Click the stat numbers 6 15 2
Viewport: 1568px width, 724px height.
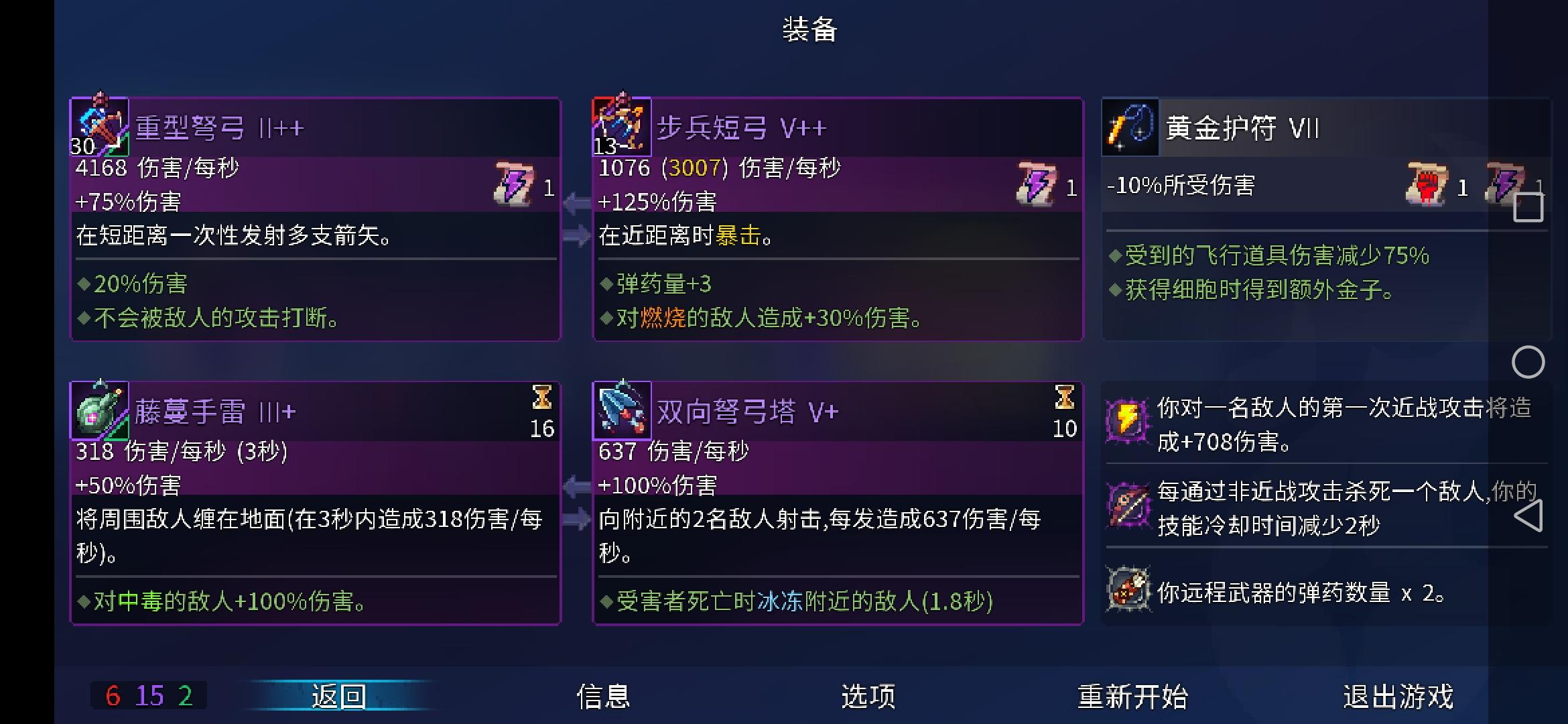coord(149,696)
